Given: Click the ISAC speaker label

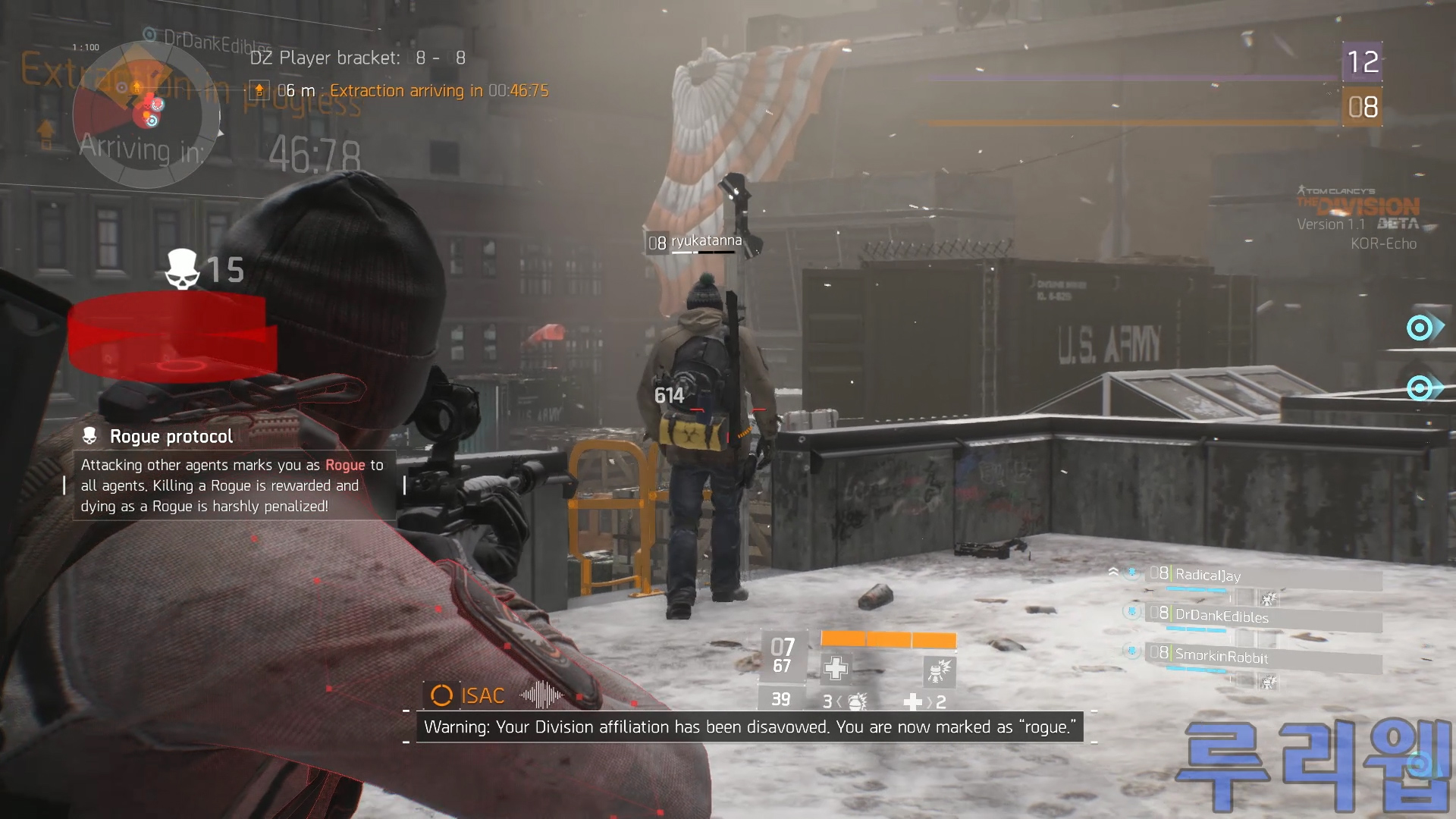Looking at the screenshot, I should coord(482,695).
